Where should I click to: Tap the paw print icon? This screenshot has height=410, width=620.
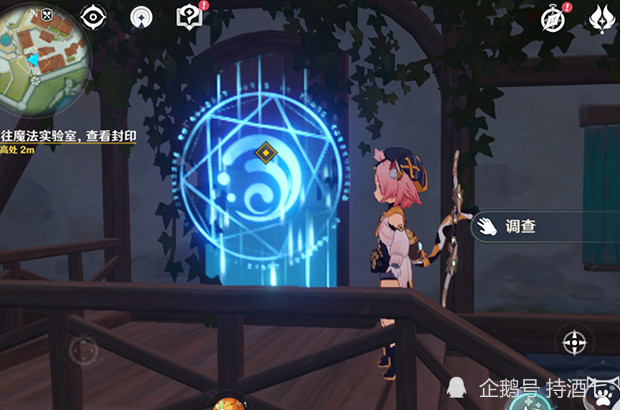603,398
